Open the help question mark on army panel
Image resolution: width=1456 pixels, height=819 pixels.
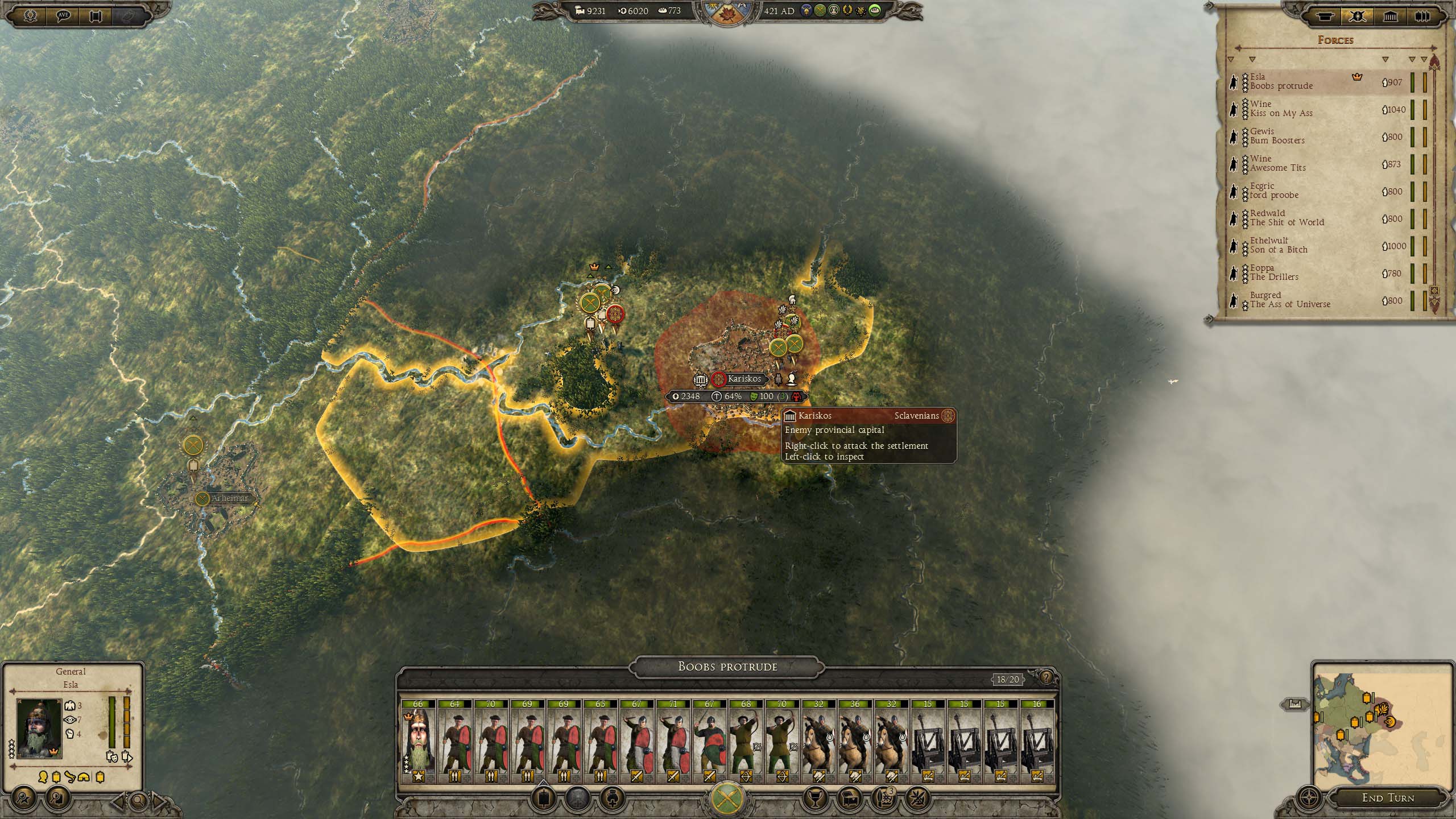(x=1045, y=678)
